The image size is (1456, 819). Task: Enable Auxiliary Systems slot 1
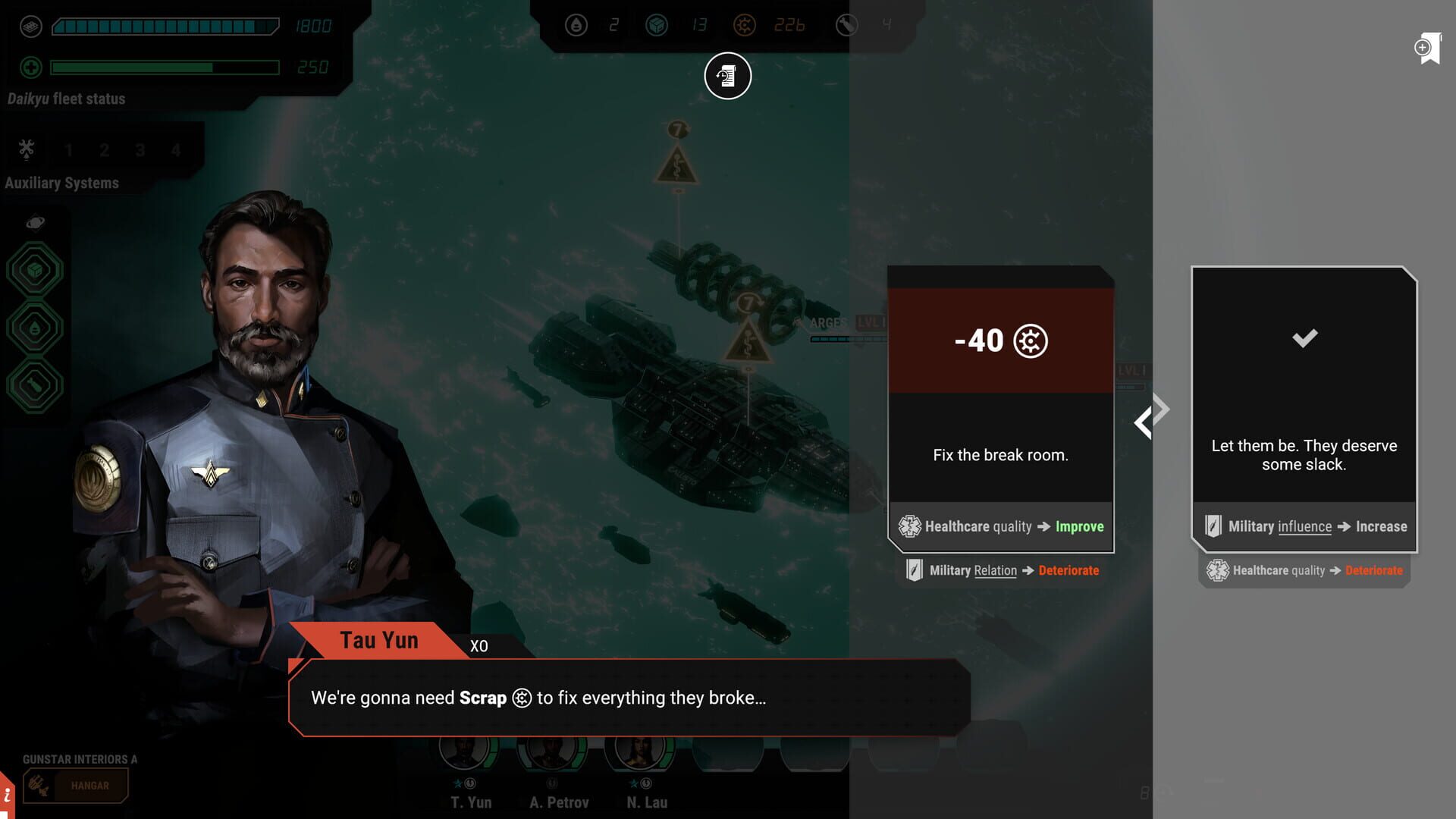[x=68, y=150]
